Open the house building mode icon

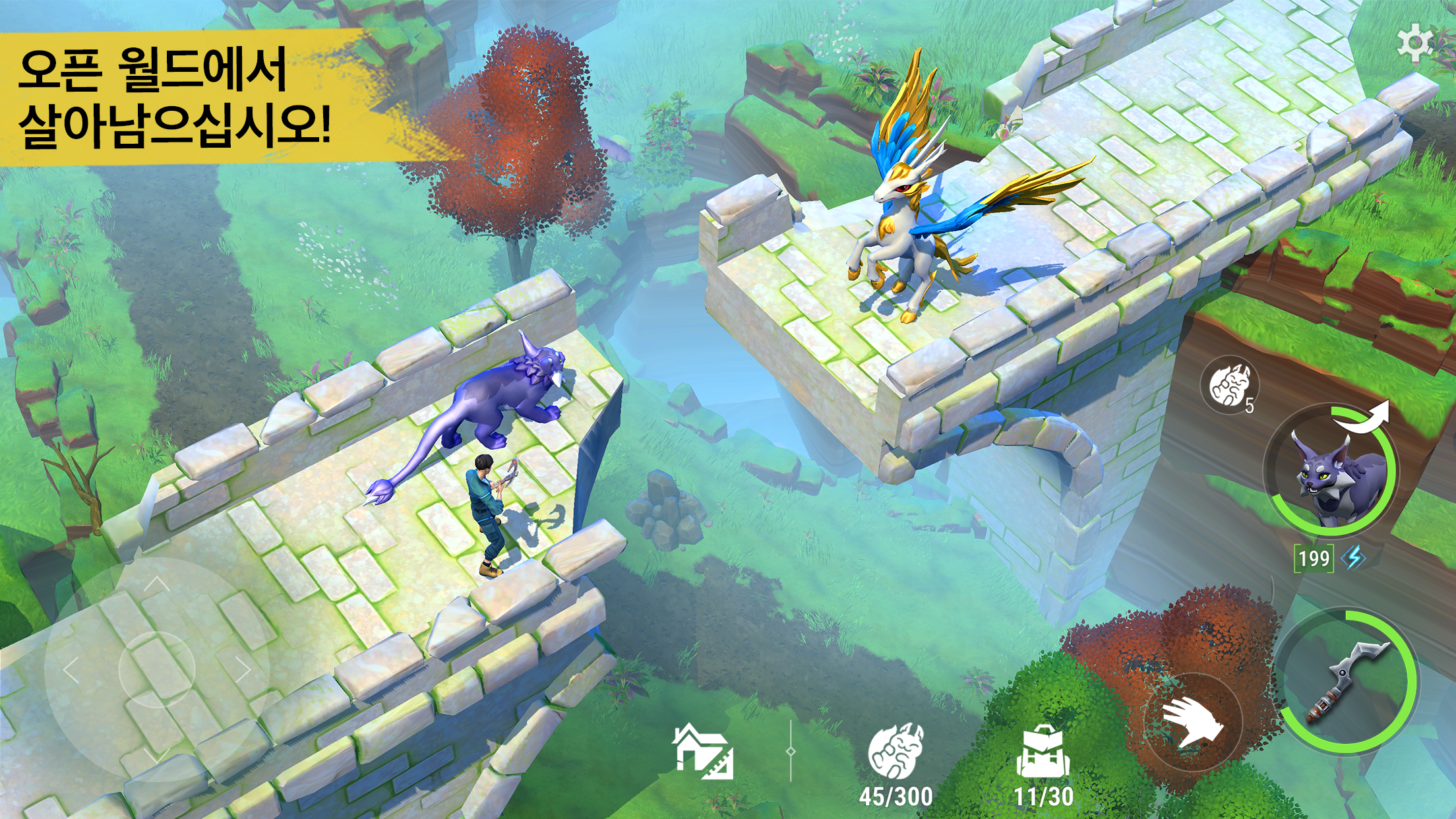[x=702, y=752]
